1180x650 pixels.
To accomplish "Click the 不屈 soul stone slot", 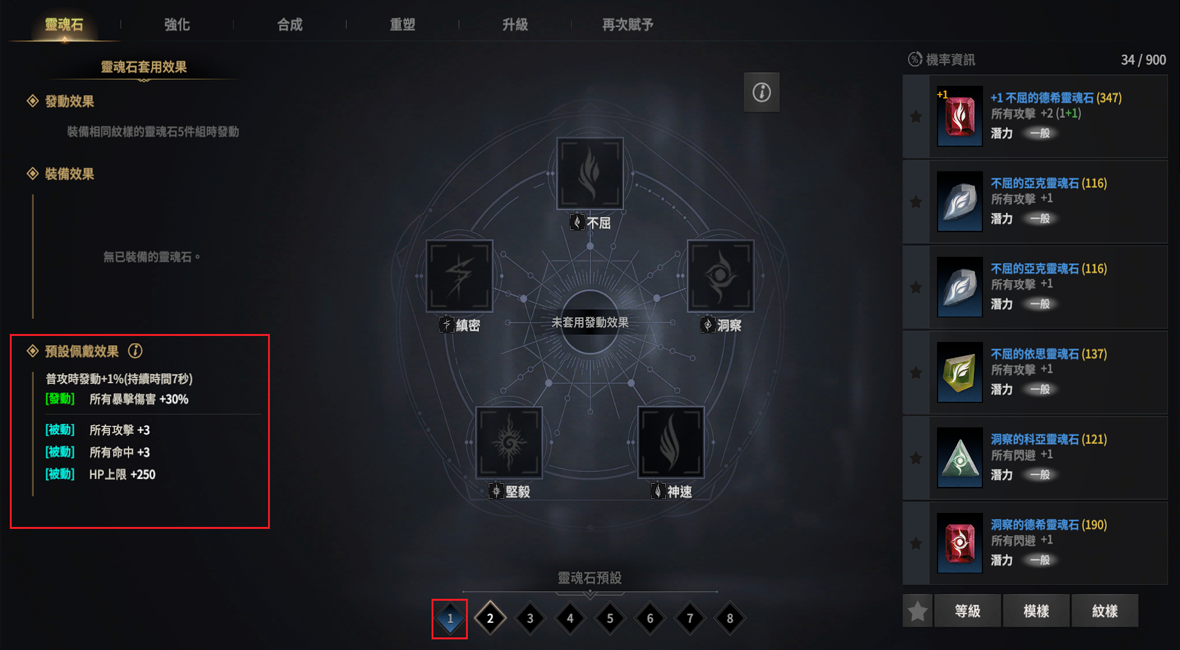I will 590,174.
